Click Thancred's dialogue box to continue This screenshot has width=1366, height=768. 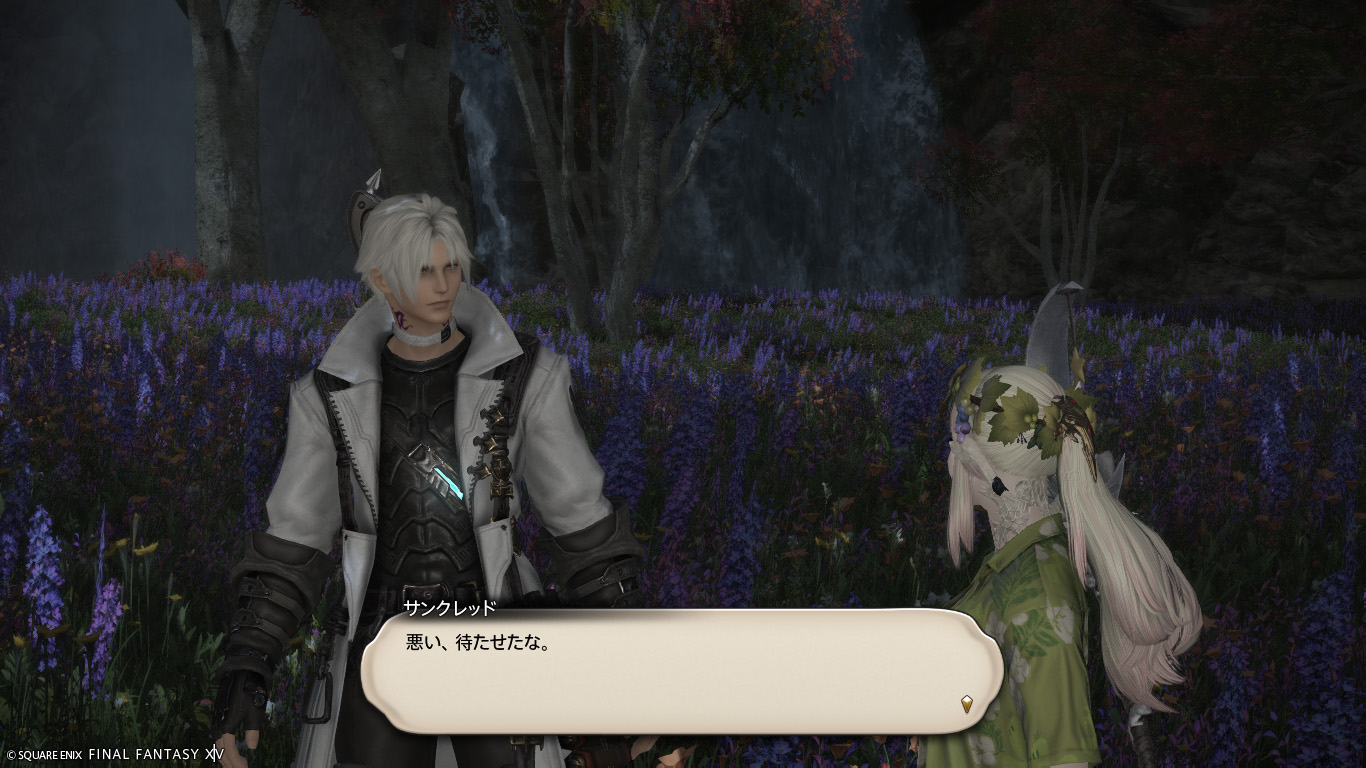coord(680,670)
